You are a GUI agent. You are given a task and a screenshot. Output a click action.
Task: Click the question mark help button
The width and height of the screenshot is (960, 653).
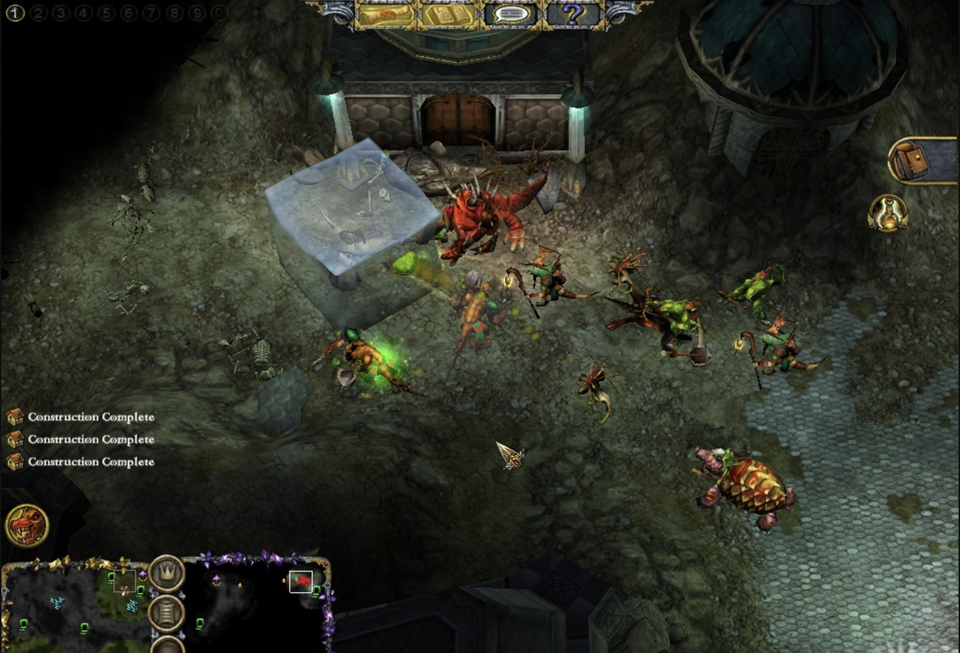coord(573,15)
